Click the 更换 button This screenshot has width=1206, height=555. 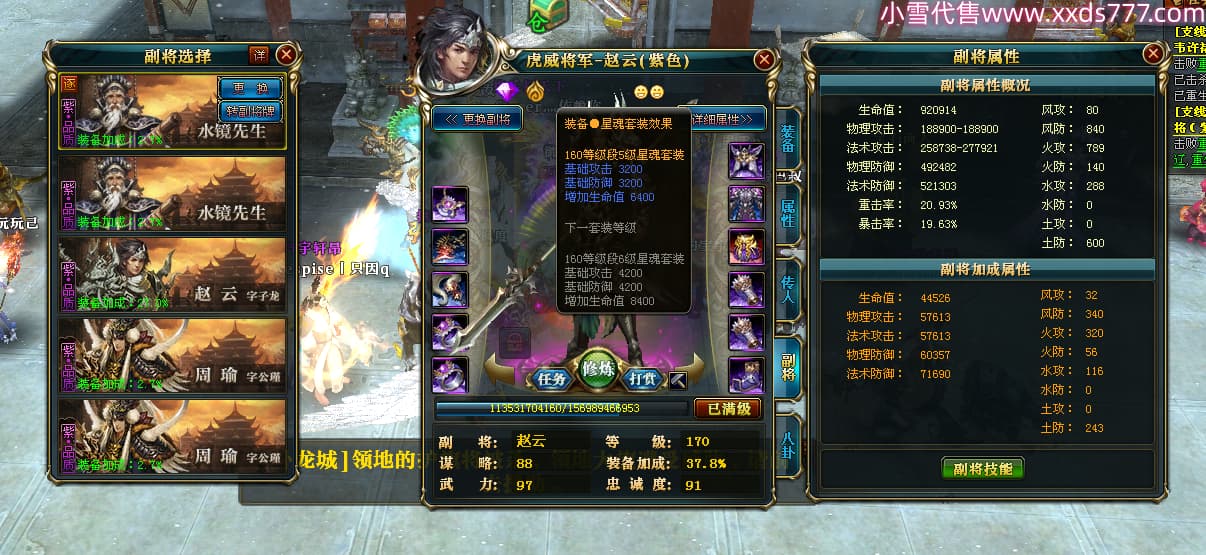pyautogui.click(x=249, y=87)
